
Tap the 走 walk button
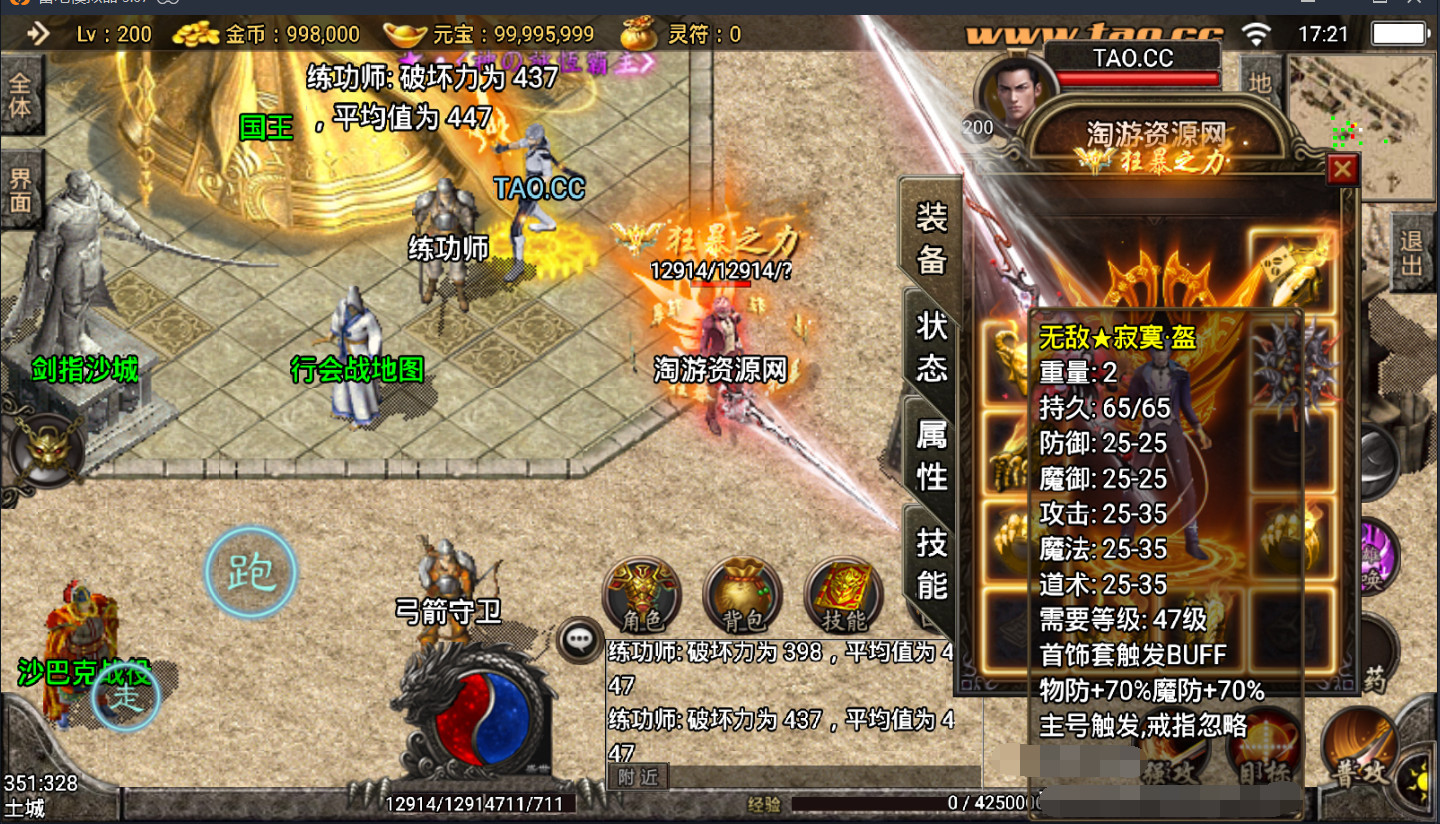126,698
